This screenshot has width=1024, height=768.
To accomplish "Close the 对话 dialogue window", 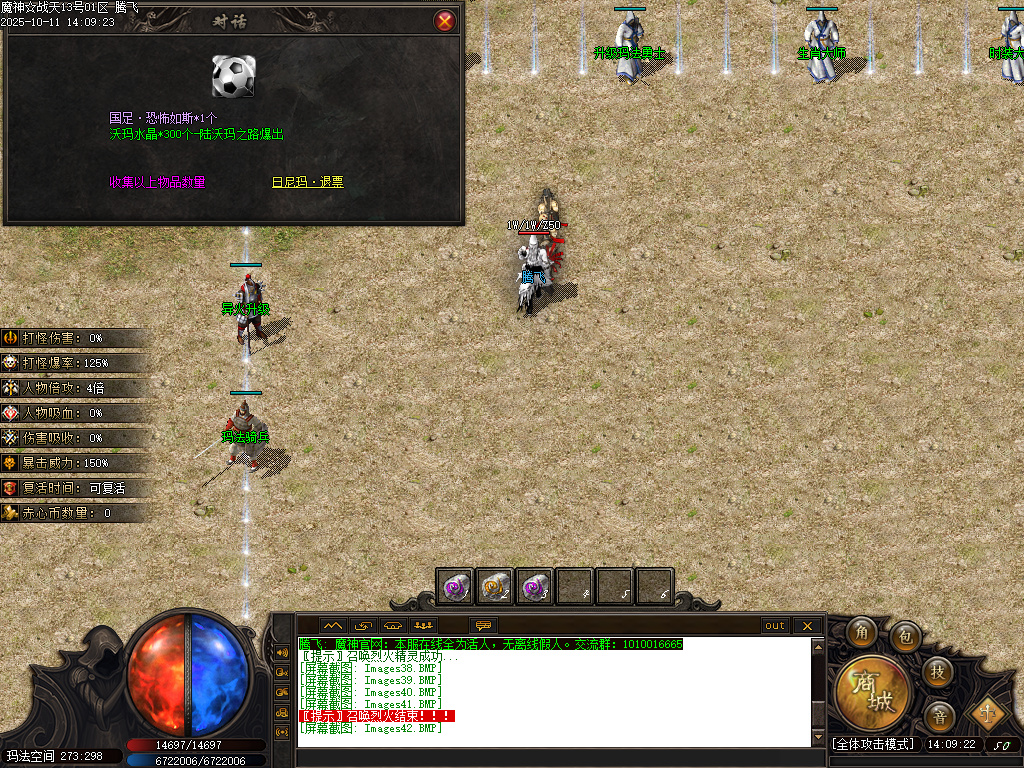I will pyautogui.click(x=445, y=21).
